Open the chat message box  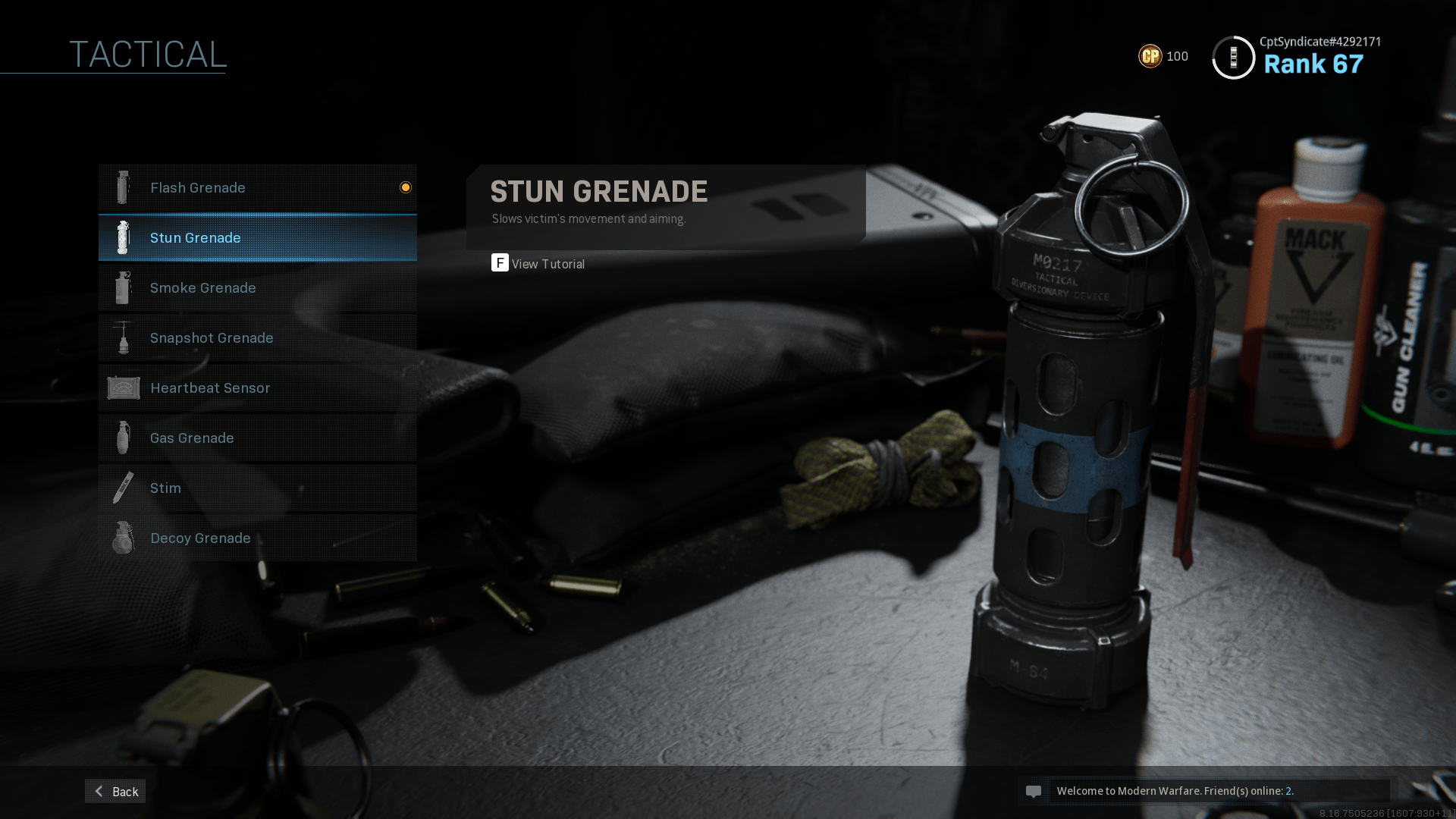click(x=1203, y=792)
